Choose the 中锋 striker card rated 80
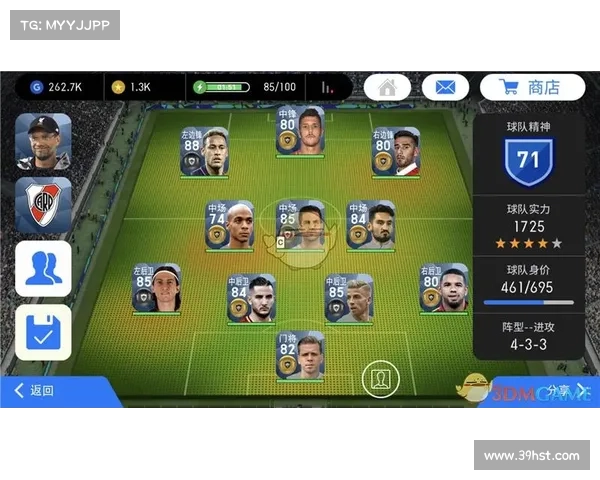 pyautogui.click(x=301, y=130)
